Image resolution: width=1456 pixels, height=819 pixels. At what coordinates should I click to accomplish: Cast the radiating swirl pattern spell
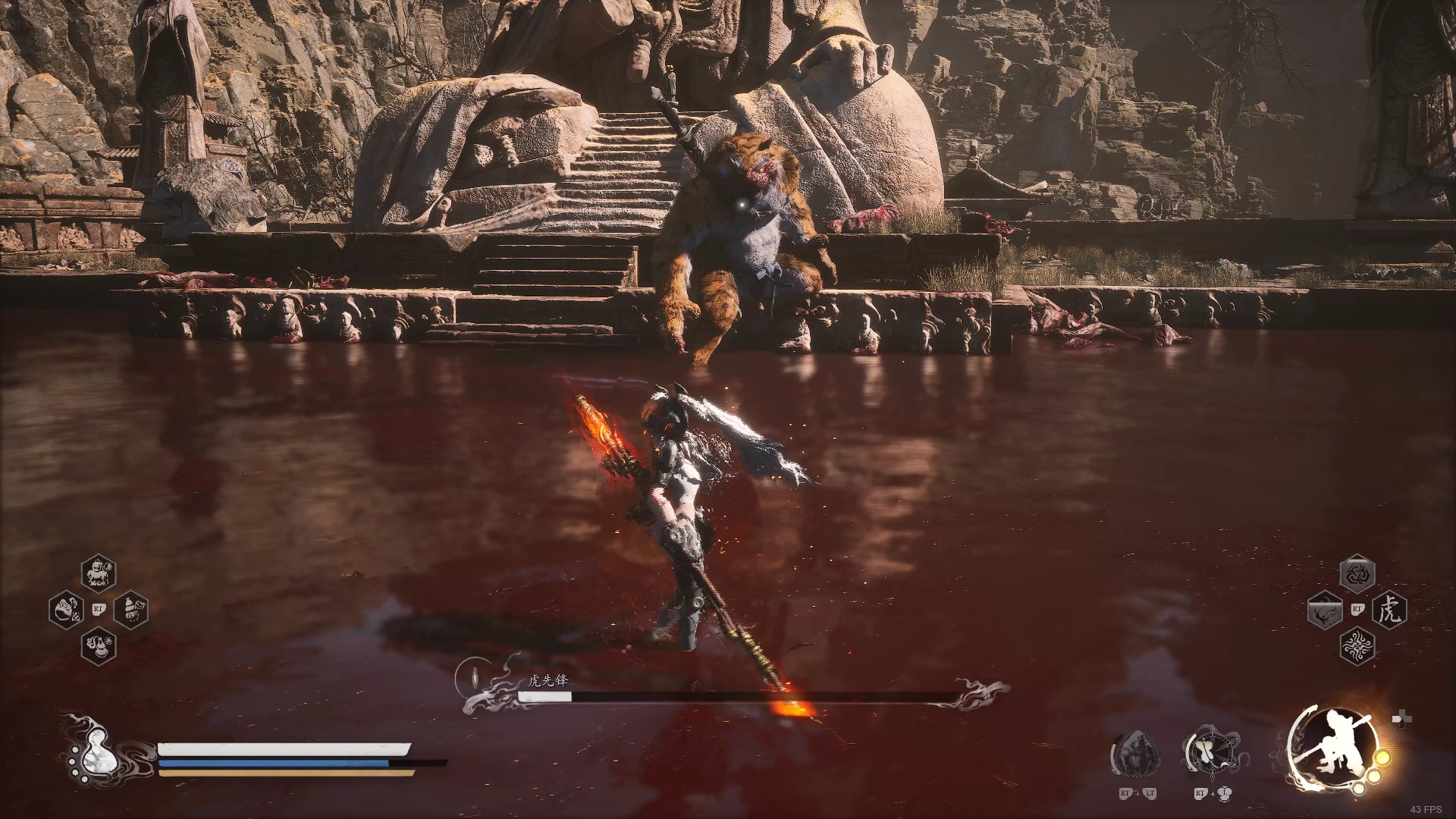[x=1357, y=646]
